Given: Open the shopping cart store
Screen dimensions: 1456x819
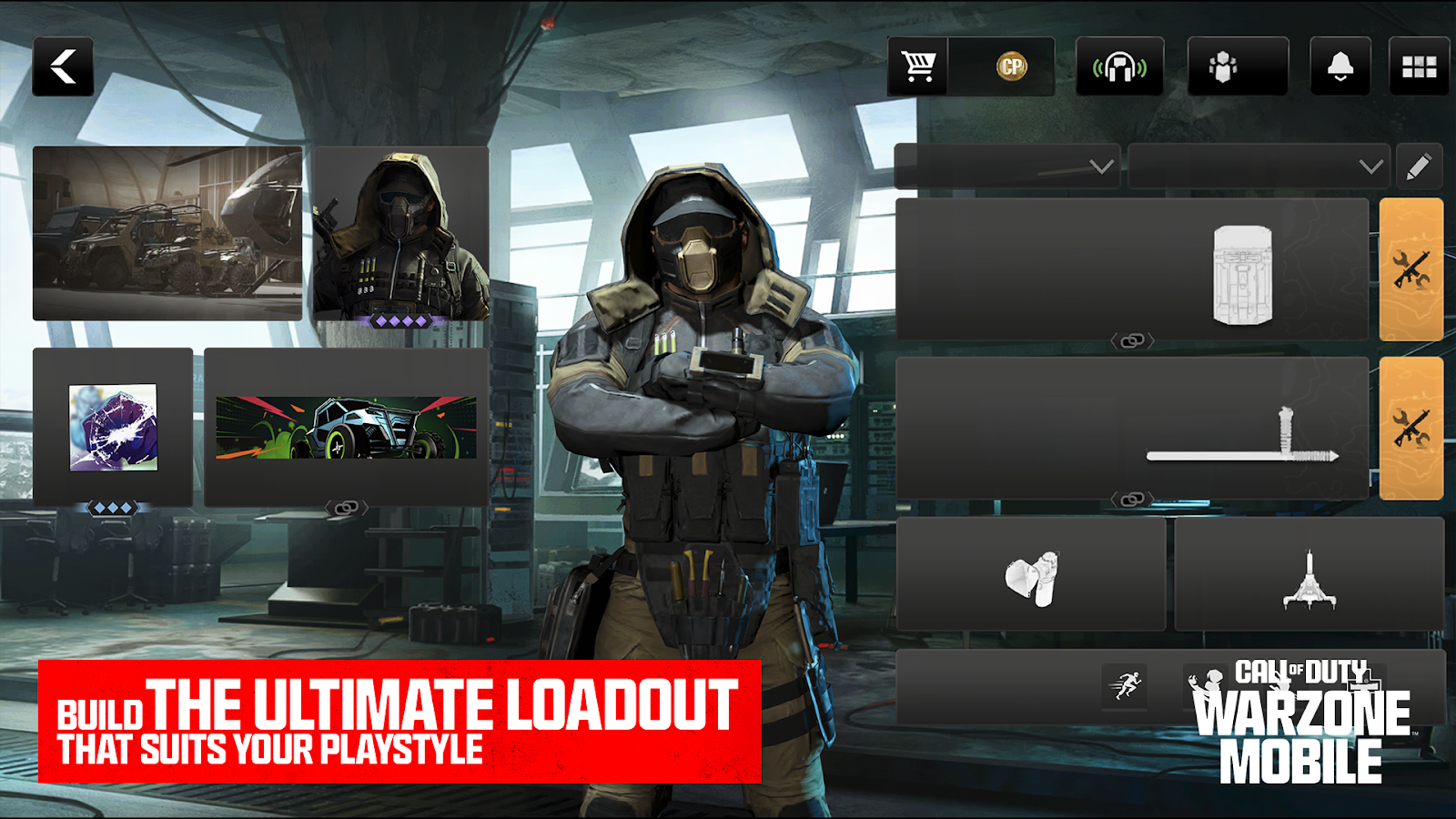Looking at the screenshot, I should click(x=917, y=66).
